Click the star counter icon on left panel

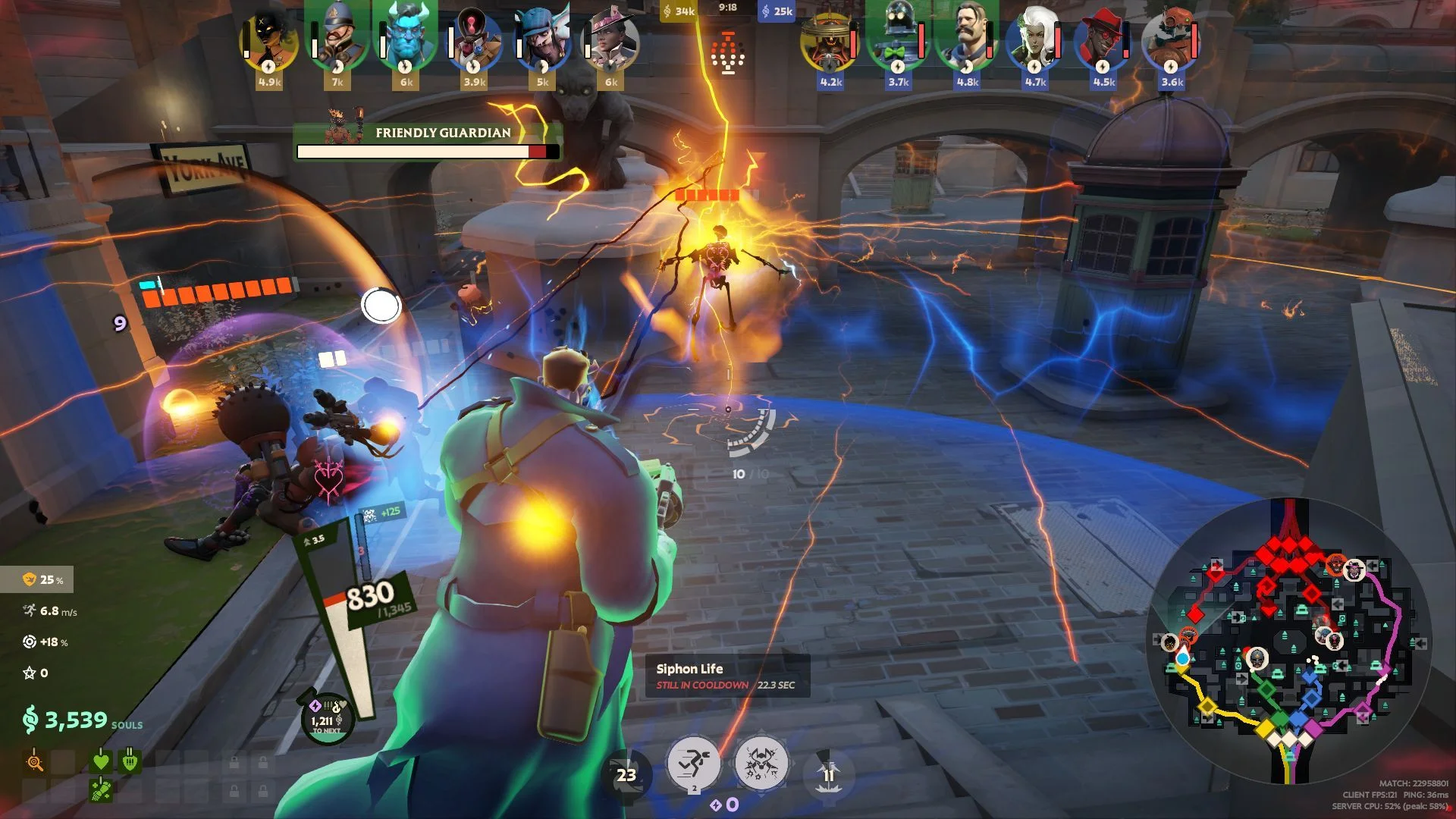[x=28, y=672]
